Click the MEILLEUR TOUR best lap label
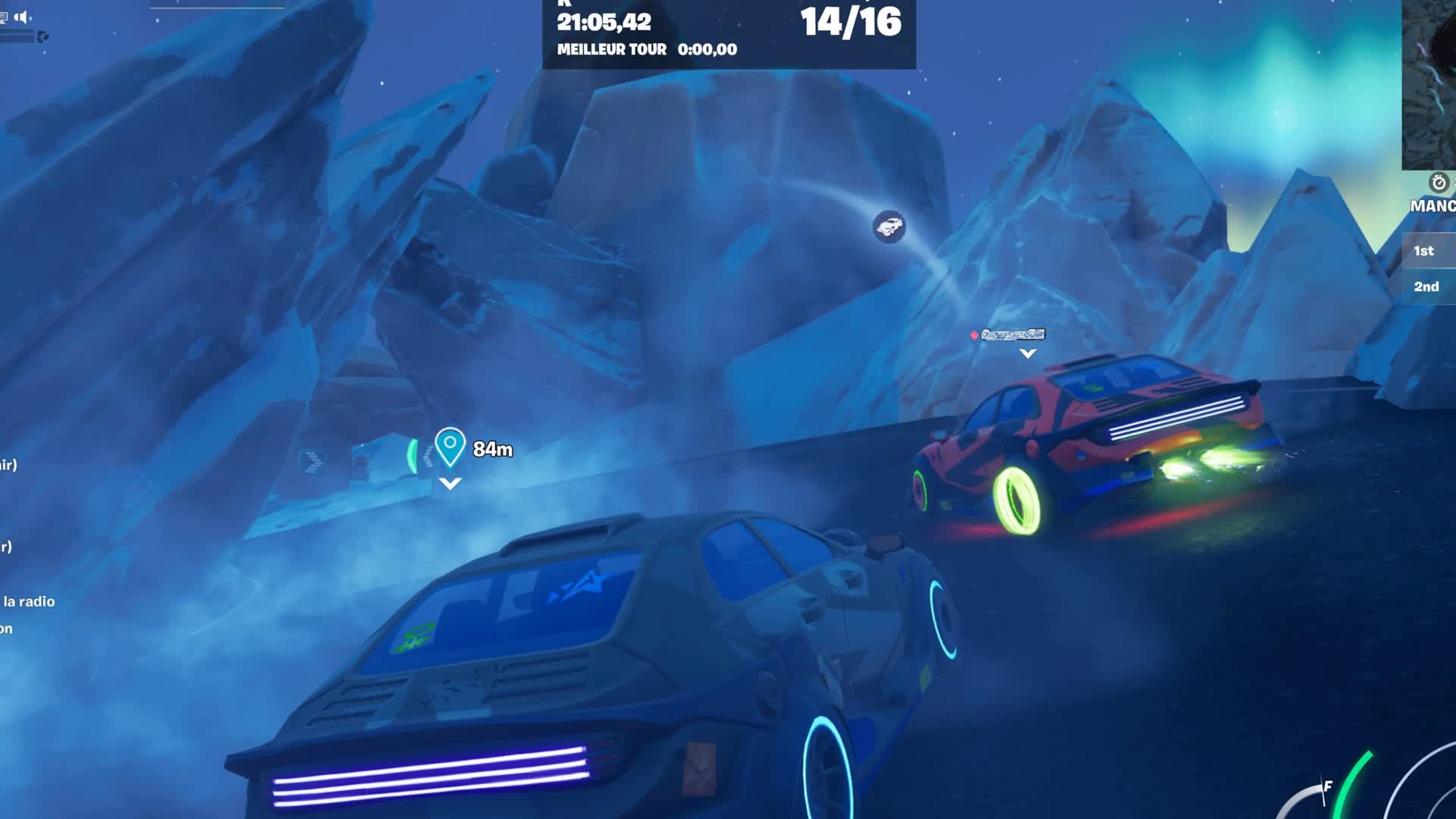This screenshot has width=1456, height=819. point(611,50)
